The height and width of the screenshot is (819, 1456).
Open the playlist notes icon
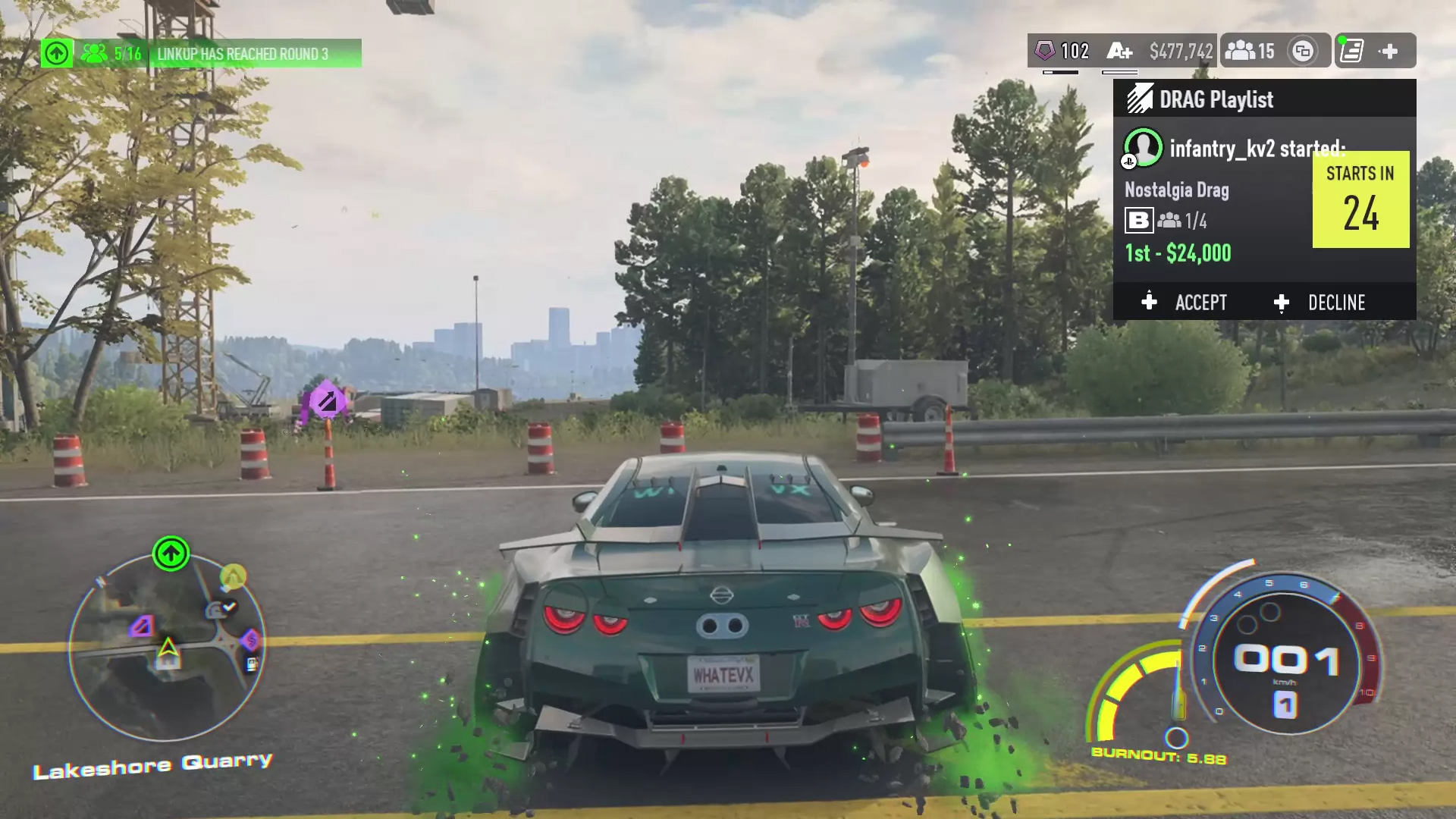1352,51
